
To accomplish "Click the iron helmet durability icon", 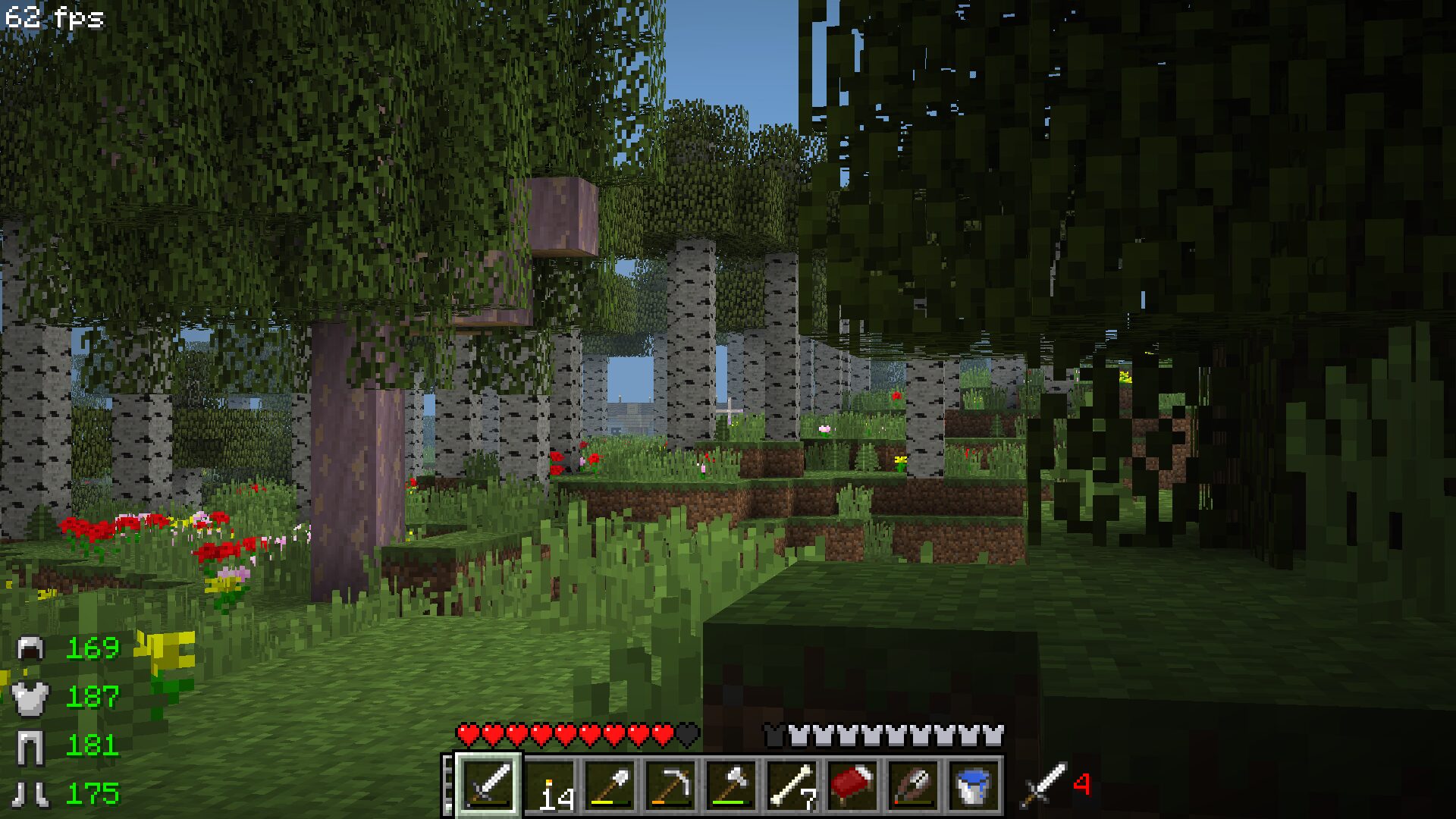I will [x=31, y=648].
